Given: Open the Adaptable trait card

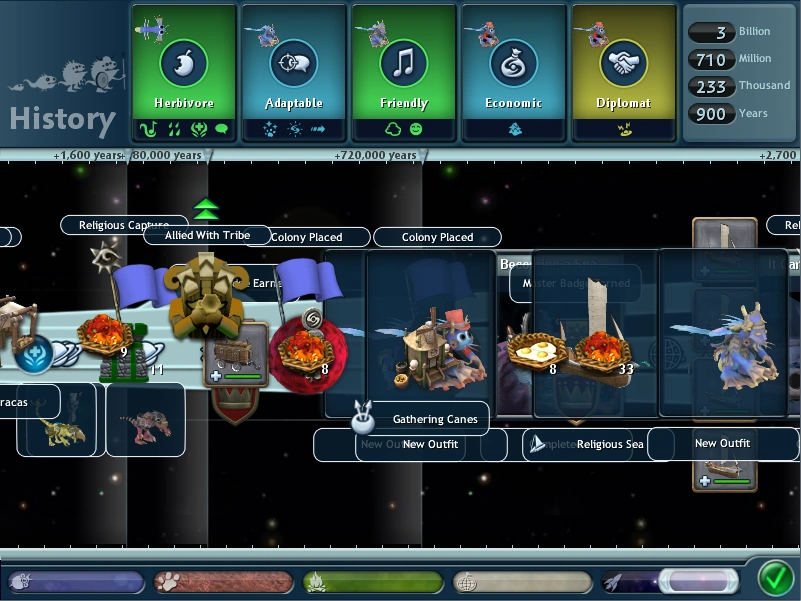Looking at the screenshot, I should [294, 71].
